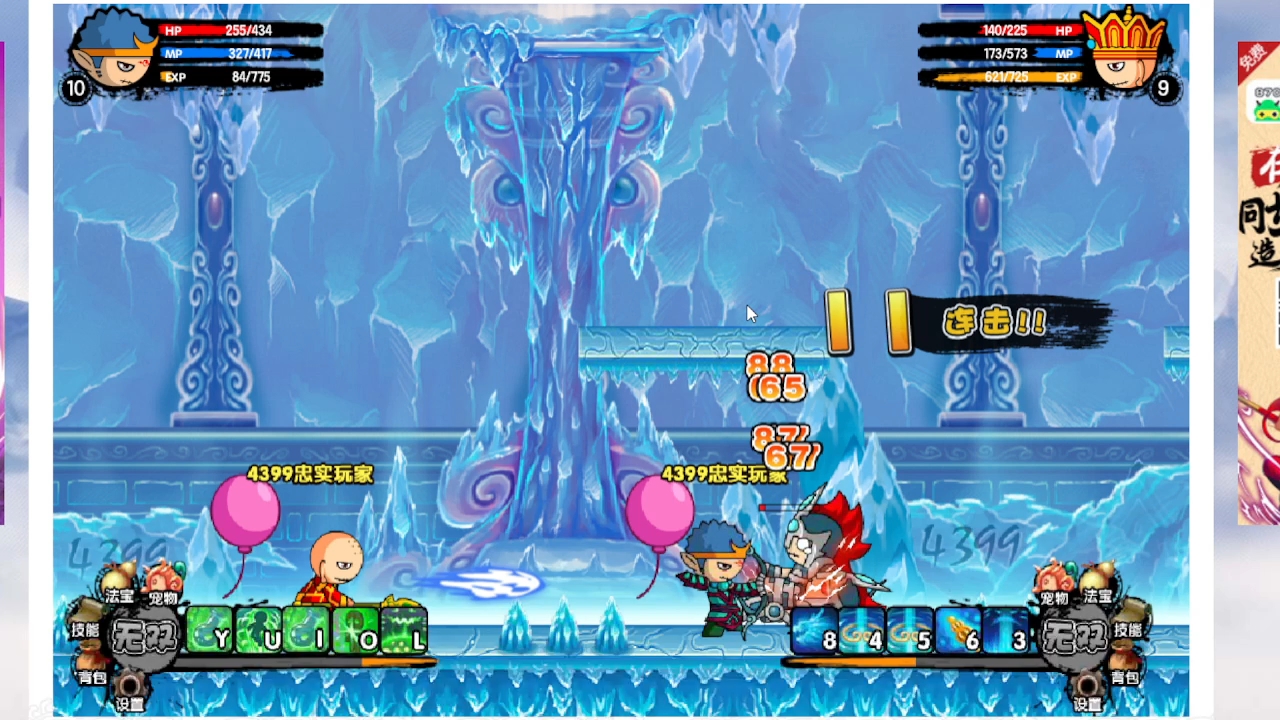The width and height of the screenshot is (1280, 720).
Task: Activate the green gourd skill labeled Y
Action: point(209,630)
